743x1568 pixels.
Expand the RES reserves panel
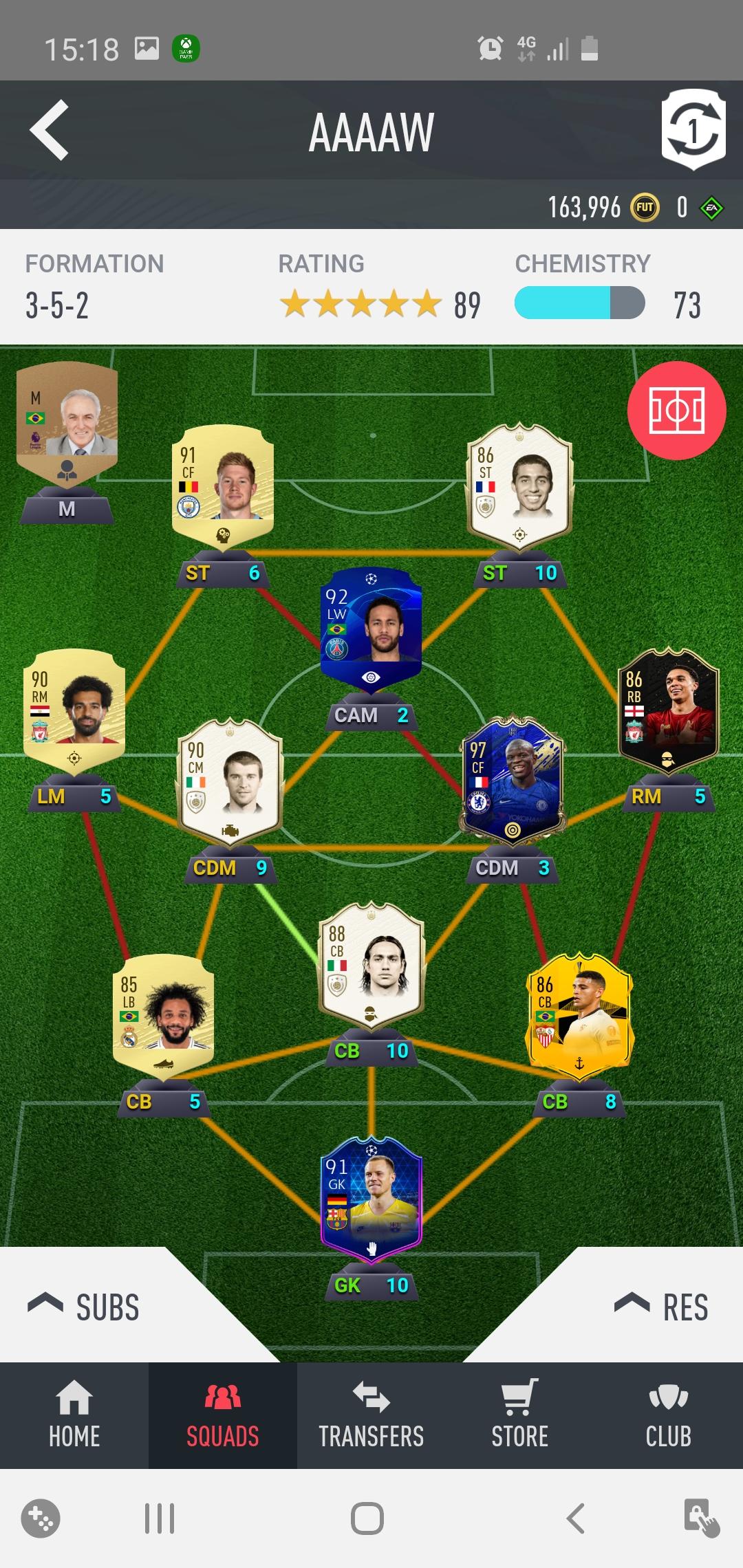pos(660,1307)
